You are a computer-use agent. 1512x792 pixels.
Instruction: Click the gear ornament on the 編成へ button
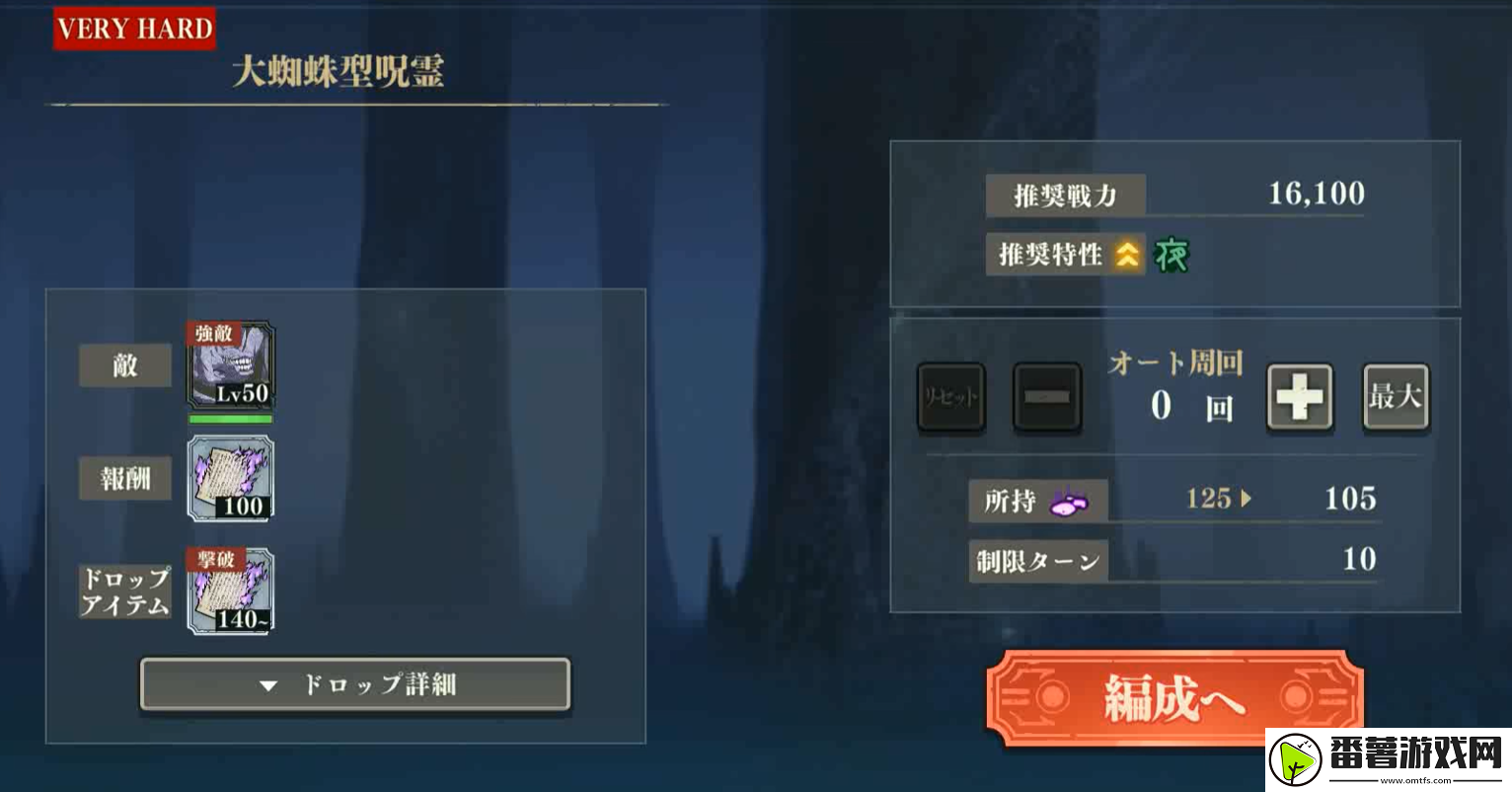pyautogui.click(x=1051, y=696)
